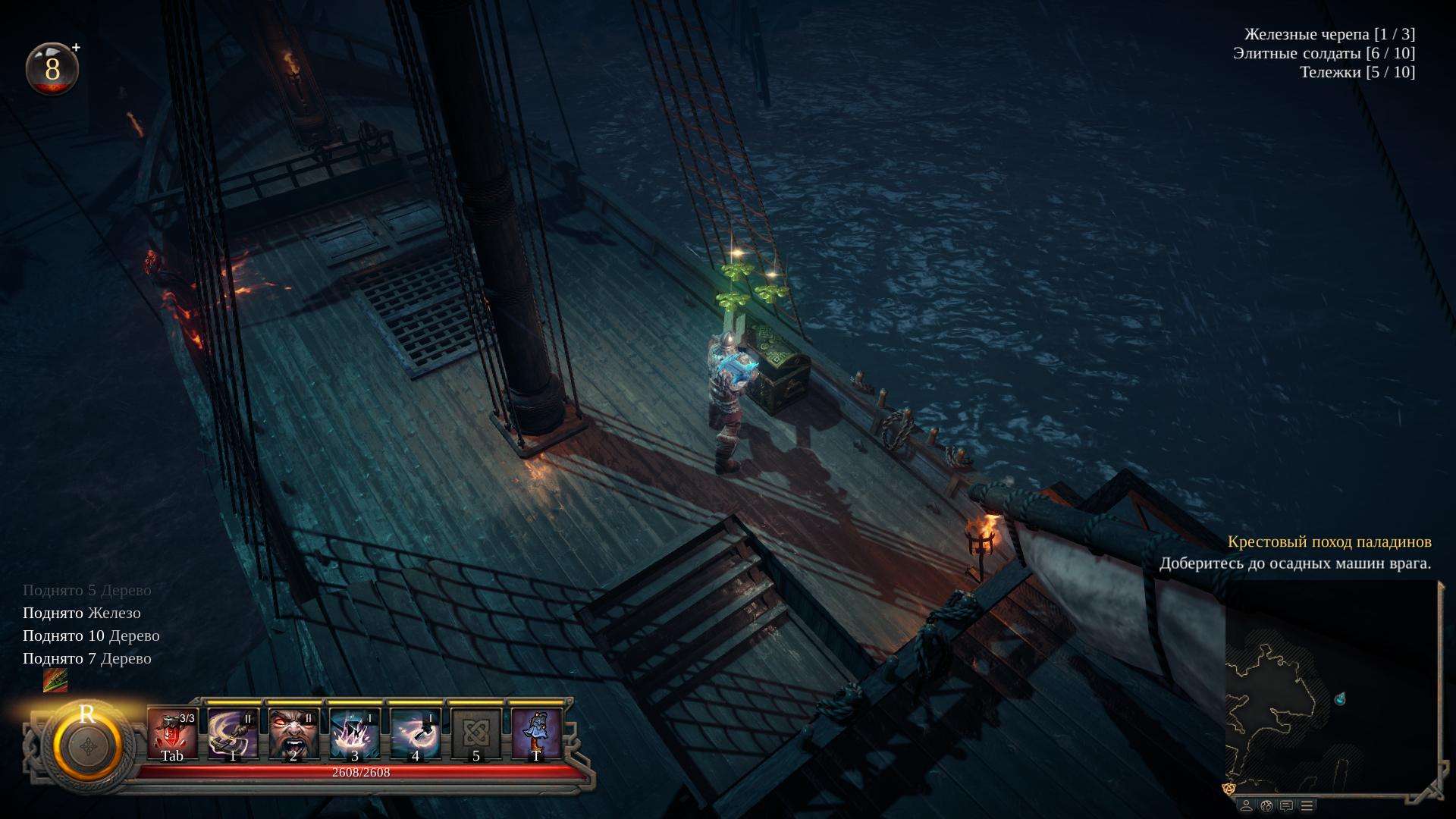Screen dimensions: 1456x819
Task: Open the world globe button
Action: pyautogui.click(x=1266, y=805)
